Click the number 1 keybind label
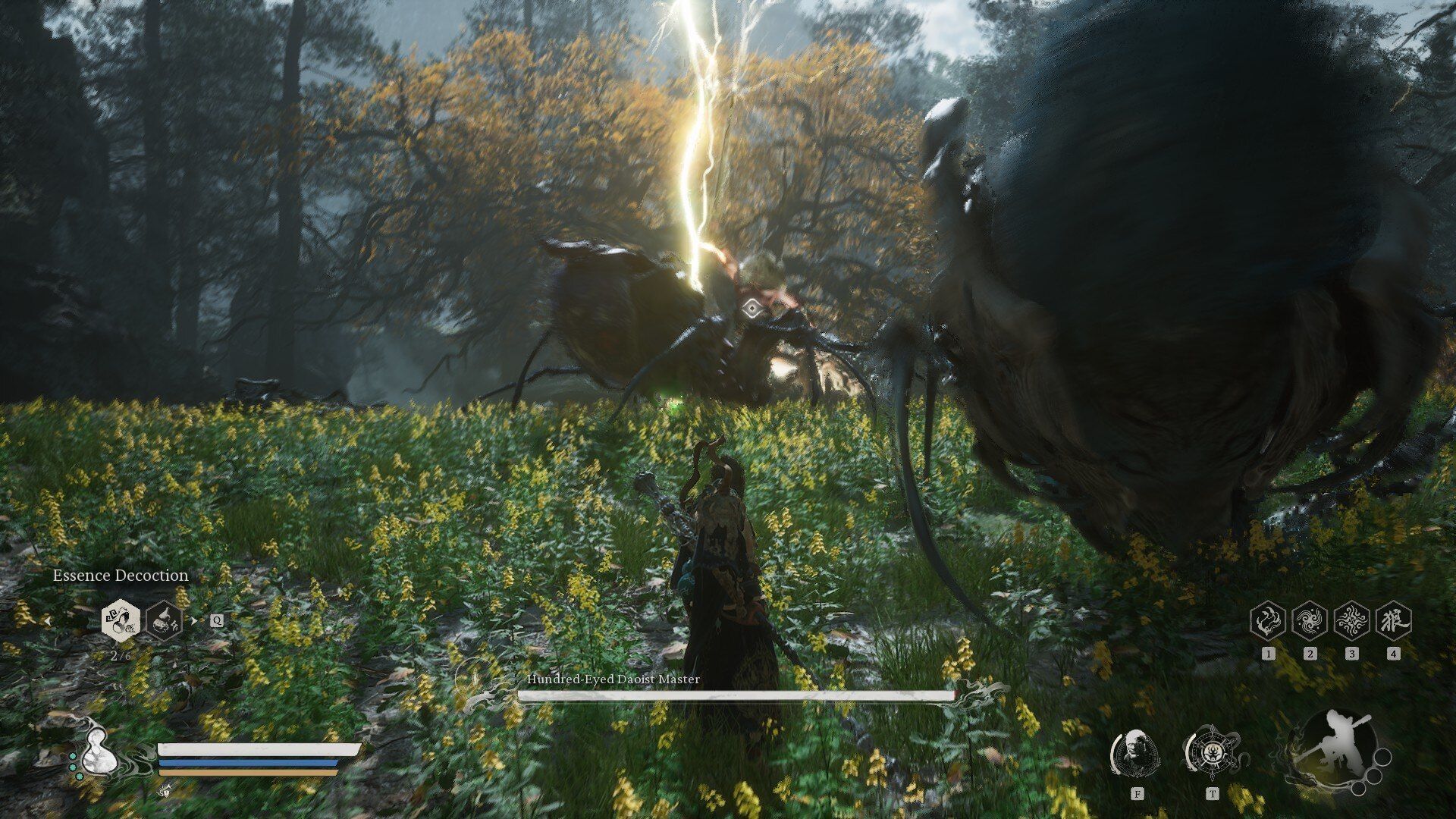Image resolution: width=1456 pixels, height=819 pixels. point(1268,654)
